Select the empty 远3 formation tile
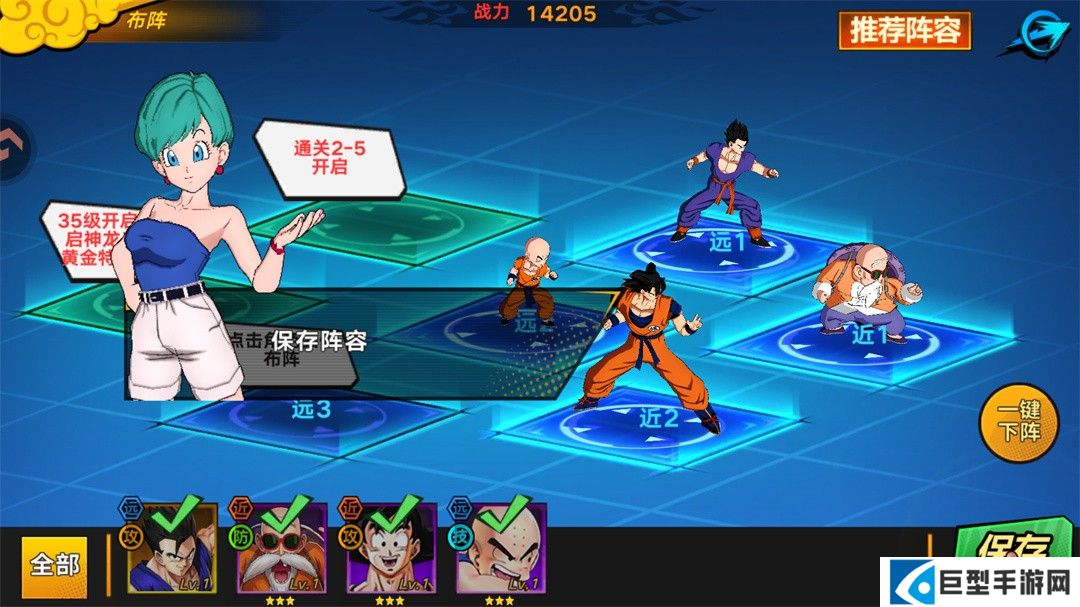1080x607 pixels. click(x=310, y=412)
